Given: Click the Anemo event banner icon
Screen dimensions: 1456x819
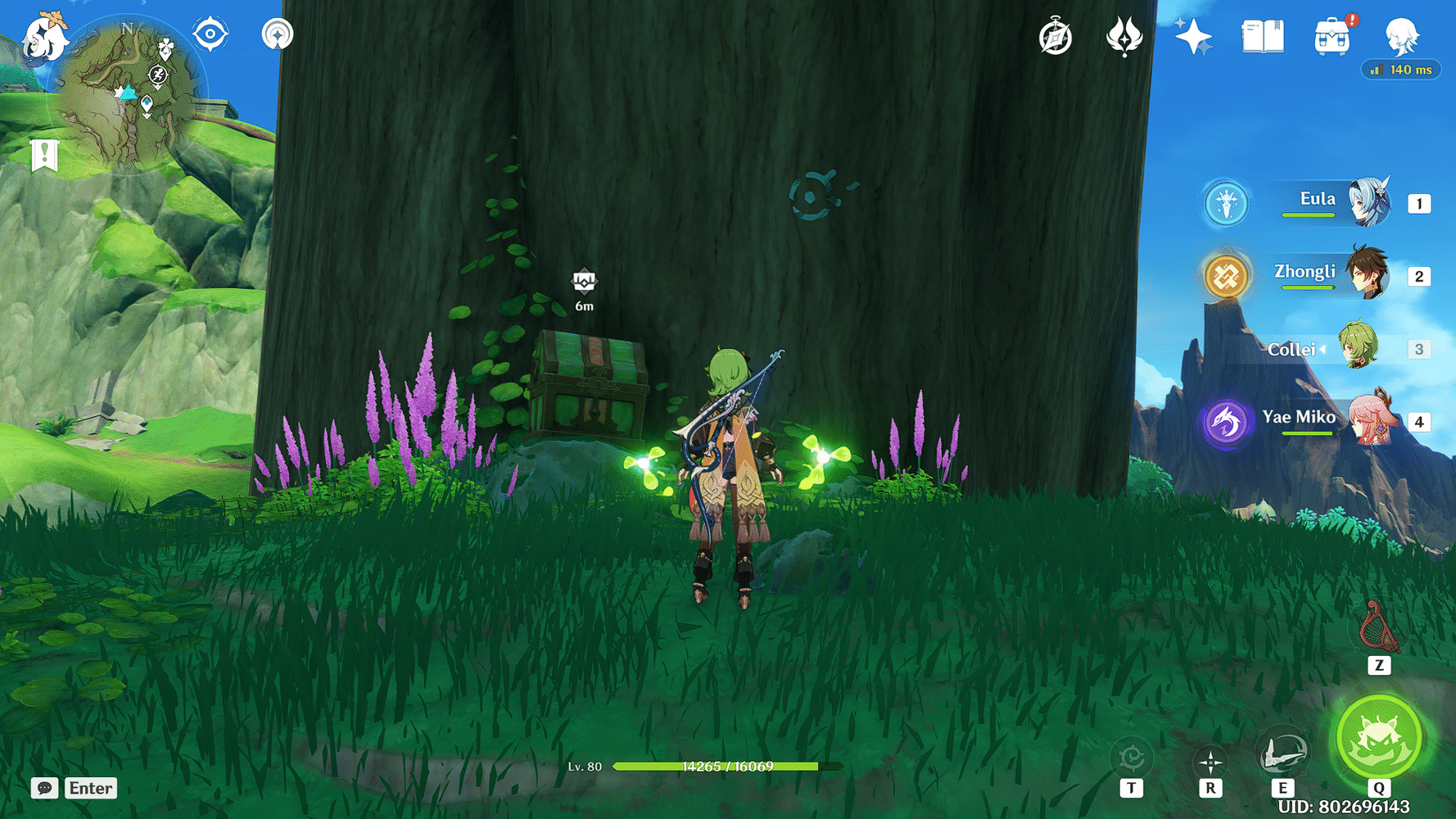Looking at the screenshot, I should coord(1124,36).
